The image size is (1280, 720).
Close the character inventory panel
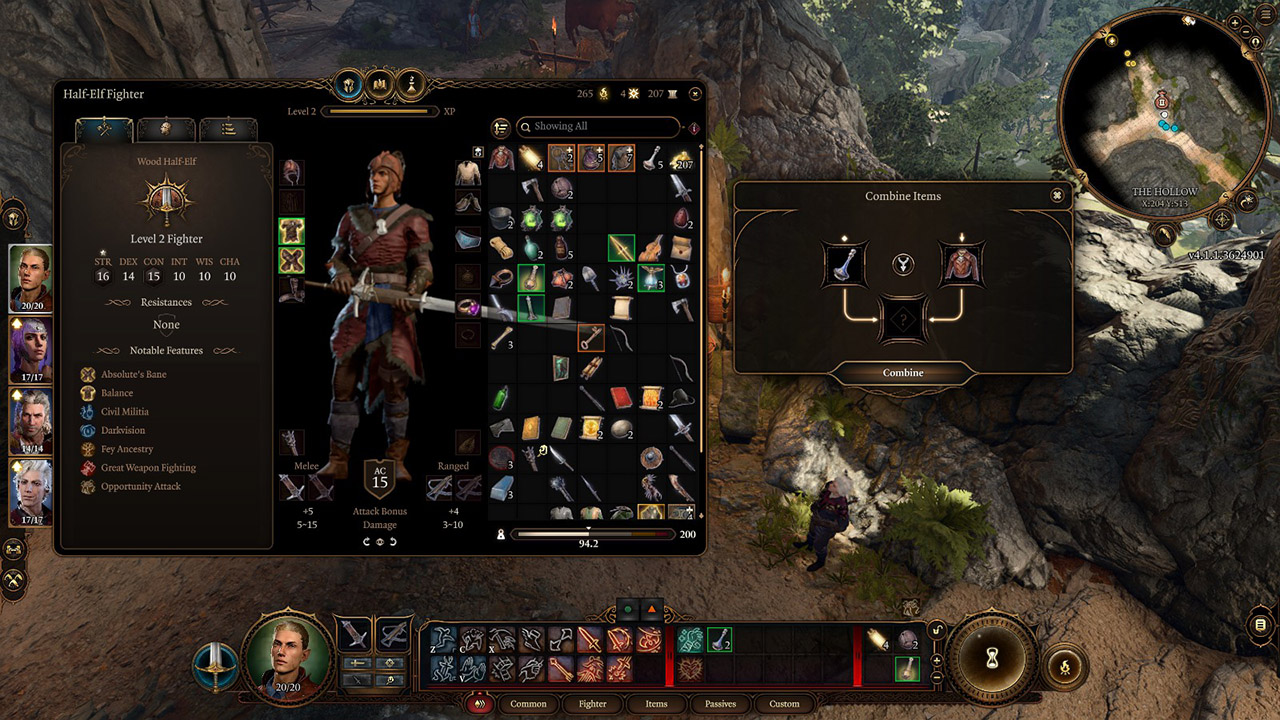695,94
